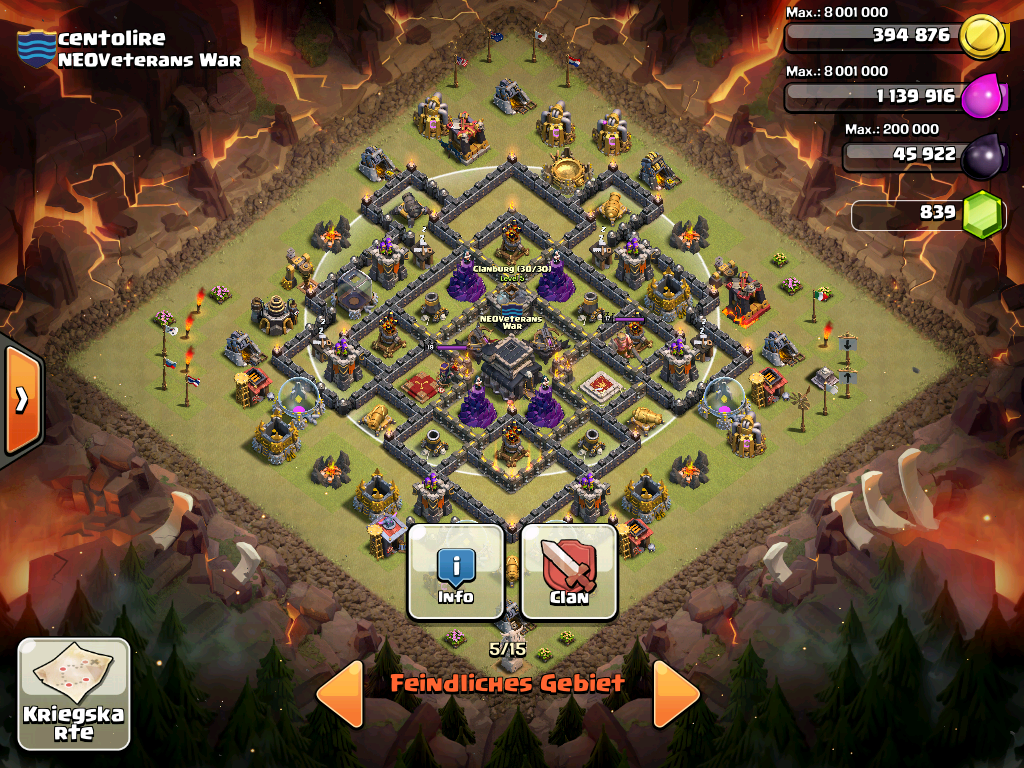Image resolution: width=1024 pixels, height=768 pixels.
Task: Open the Clan button with sword shield
Action: 568,571
